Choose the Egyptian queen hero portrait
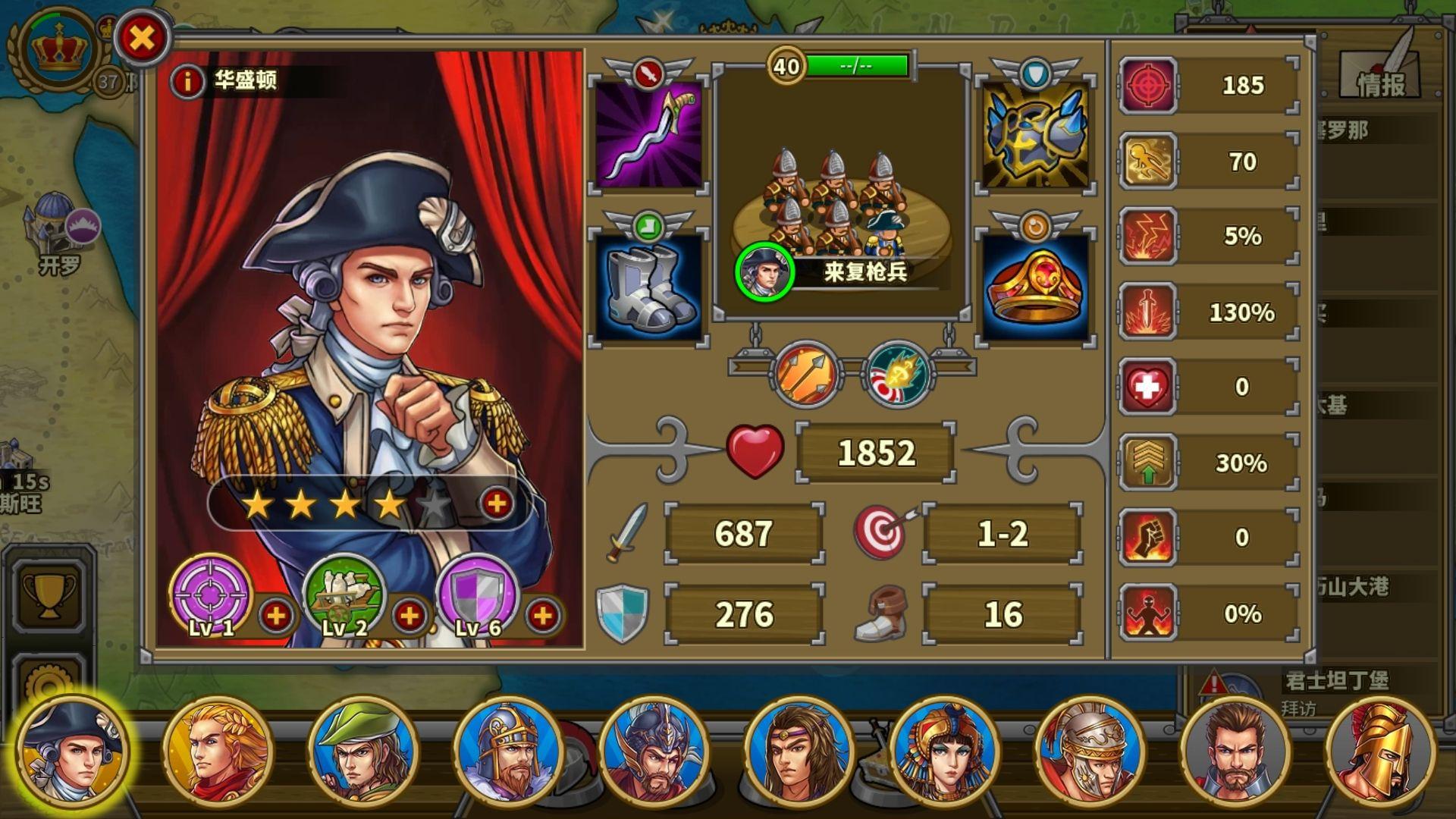Viewport: 1456px width, 819px height. (x=945, y=751)
